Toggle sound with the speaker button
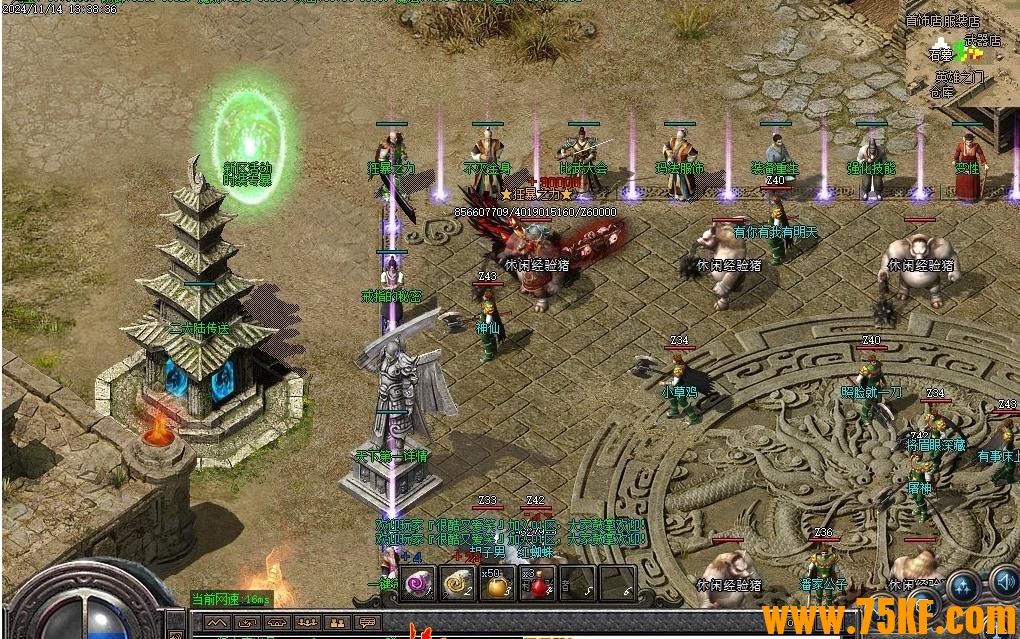Viewport: 1020px width, 639px height. click(x=1004, y=583)
